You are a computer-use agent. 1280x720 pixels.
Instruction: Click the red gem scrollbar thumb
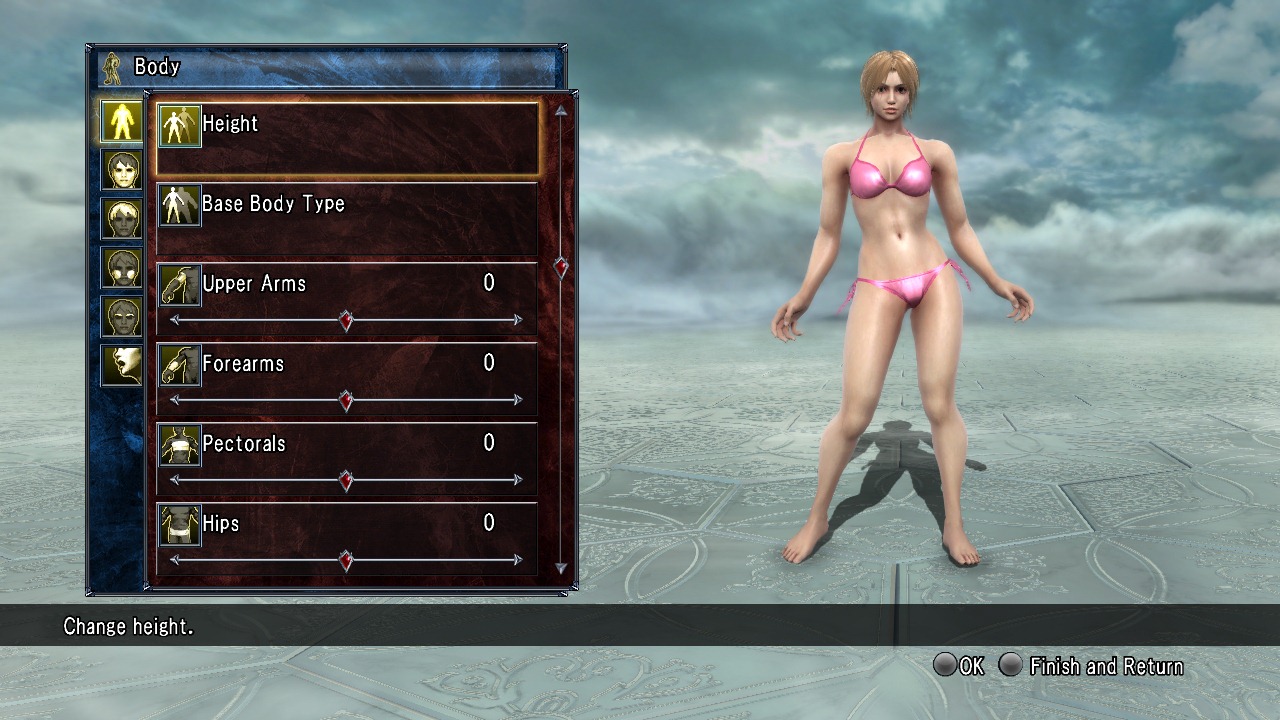(x=561, y=267)
